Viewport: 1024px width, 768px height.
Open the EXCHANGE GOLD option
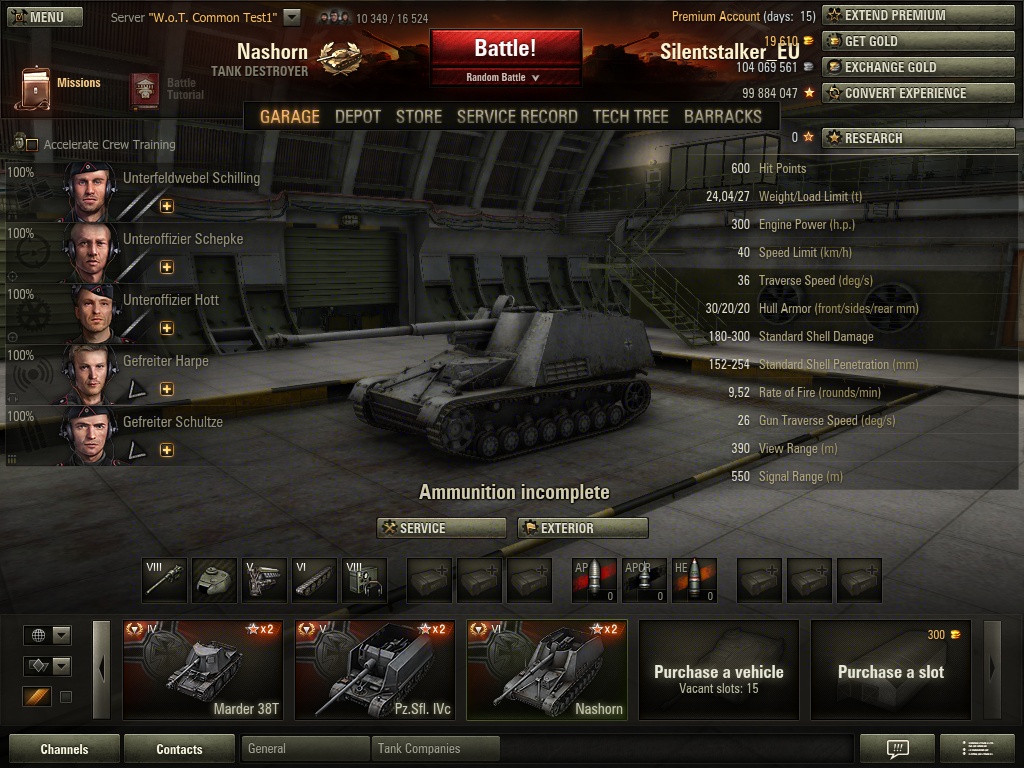pos(918,67)
